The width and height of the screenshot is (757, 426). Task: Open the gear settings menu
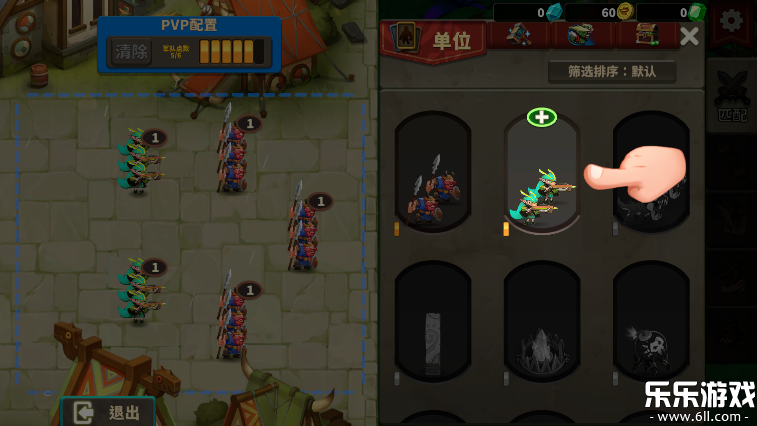732,22
